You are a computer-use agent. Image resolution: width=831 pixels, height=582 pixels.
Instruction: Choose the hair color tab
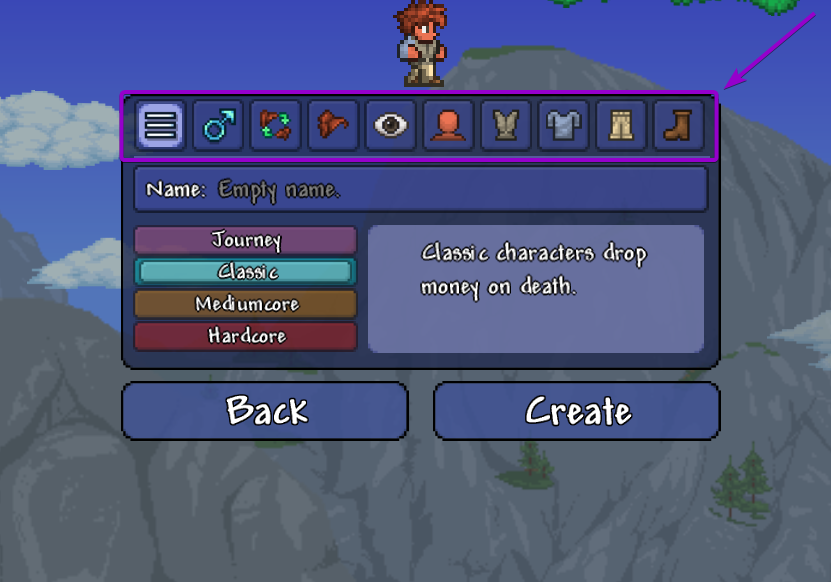point(333,126)
